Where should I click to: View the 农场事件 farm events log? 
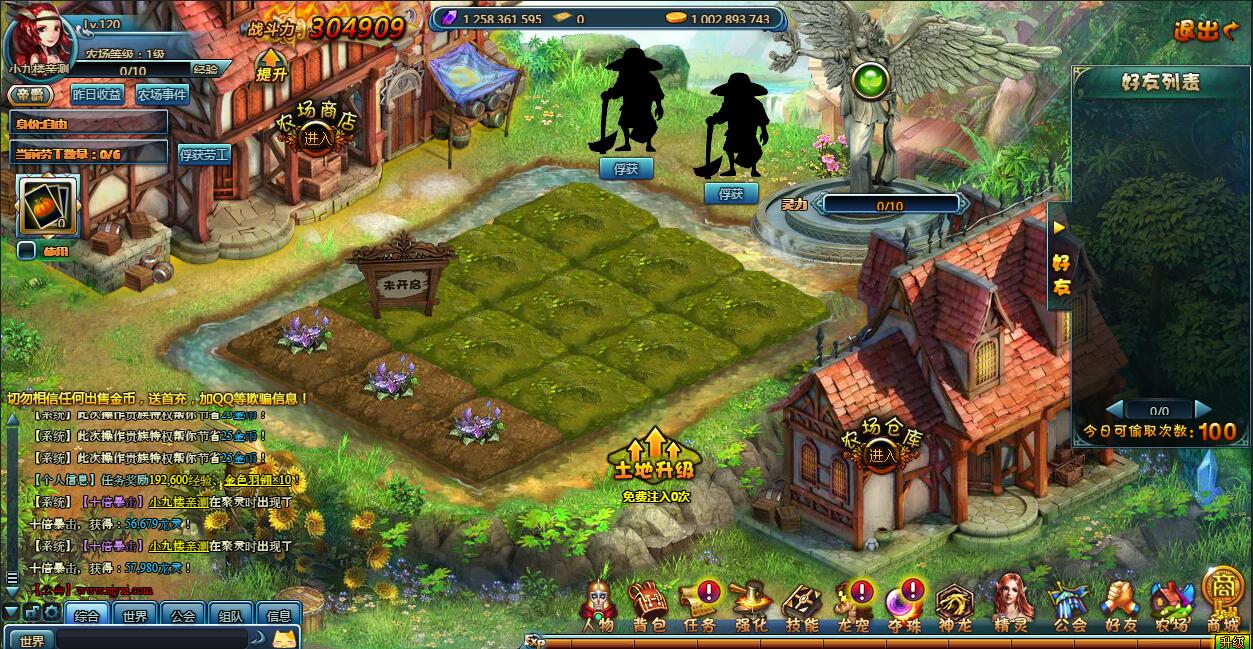[162, 94]
